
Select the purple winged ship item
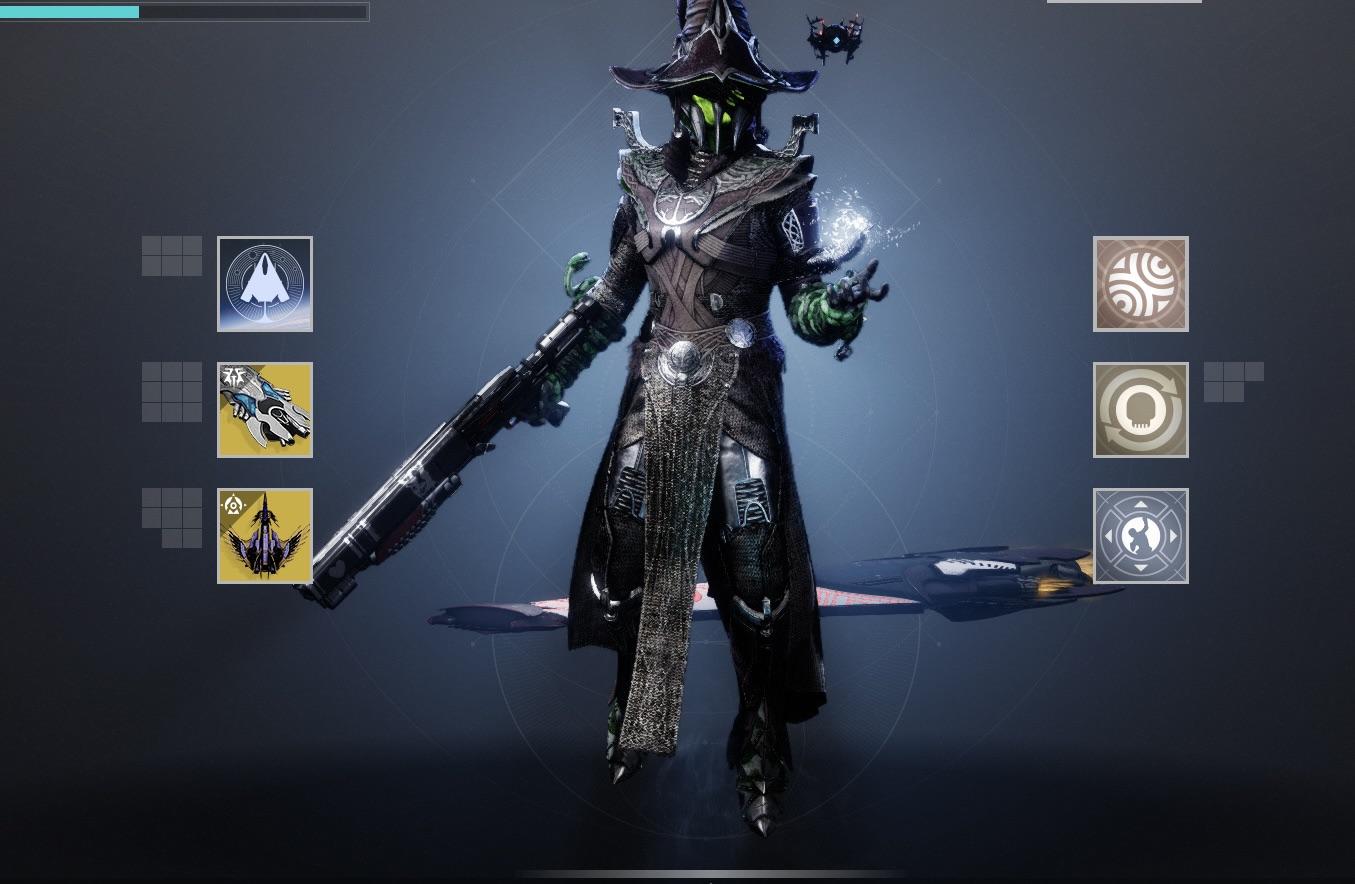tap(264, 535)
